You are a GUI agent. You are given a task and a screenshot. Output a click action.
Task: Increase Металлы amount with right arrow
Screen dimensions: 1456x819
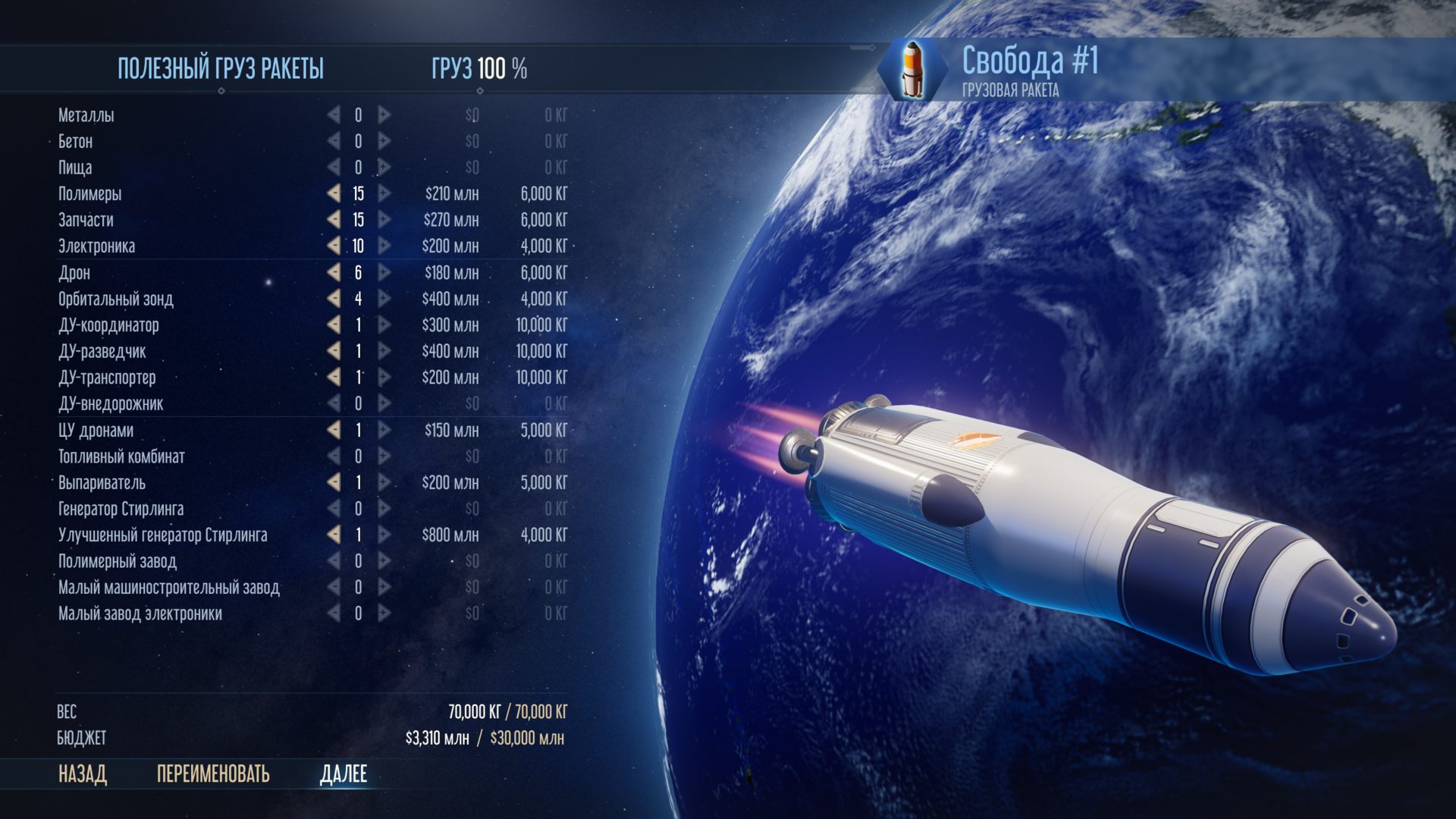(x=384, y=115)
